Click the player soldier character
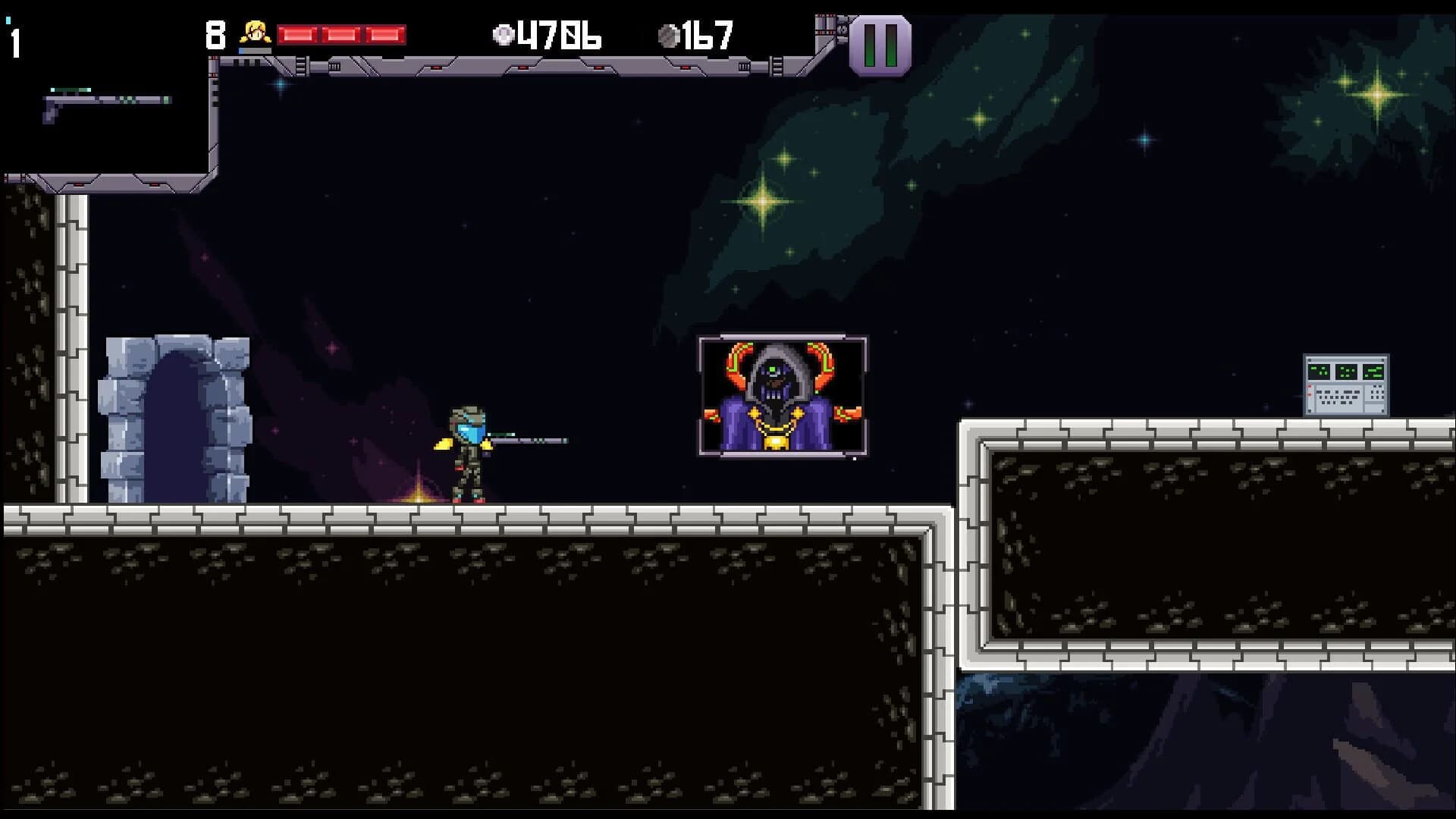Screen dimensions: 1456x819 (x=466, y=455)
